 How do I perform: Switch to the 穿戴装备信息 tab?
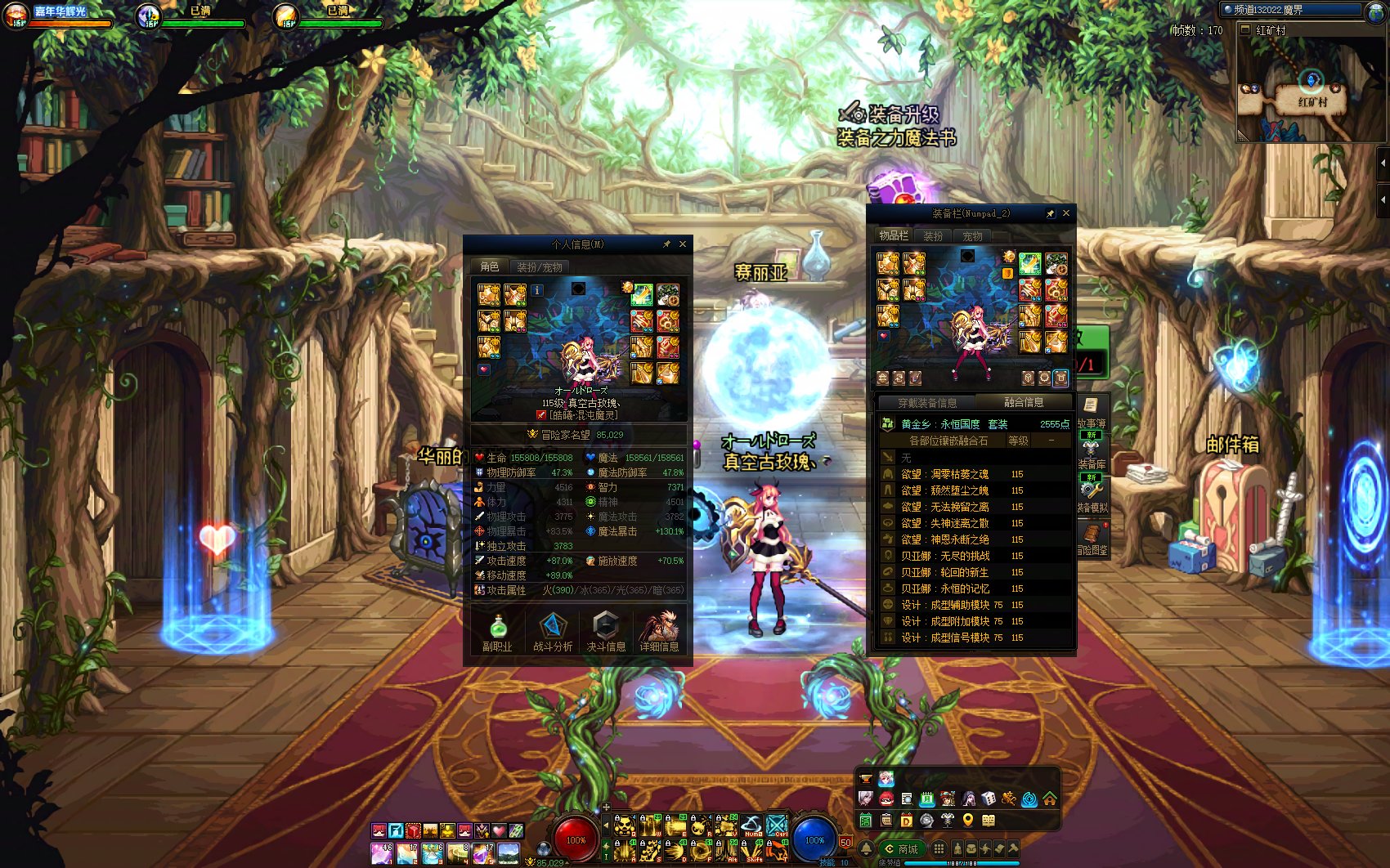929,402
